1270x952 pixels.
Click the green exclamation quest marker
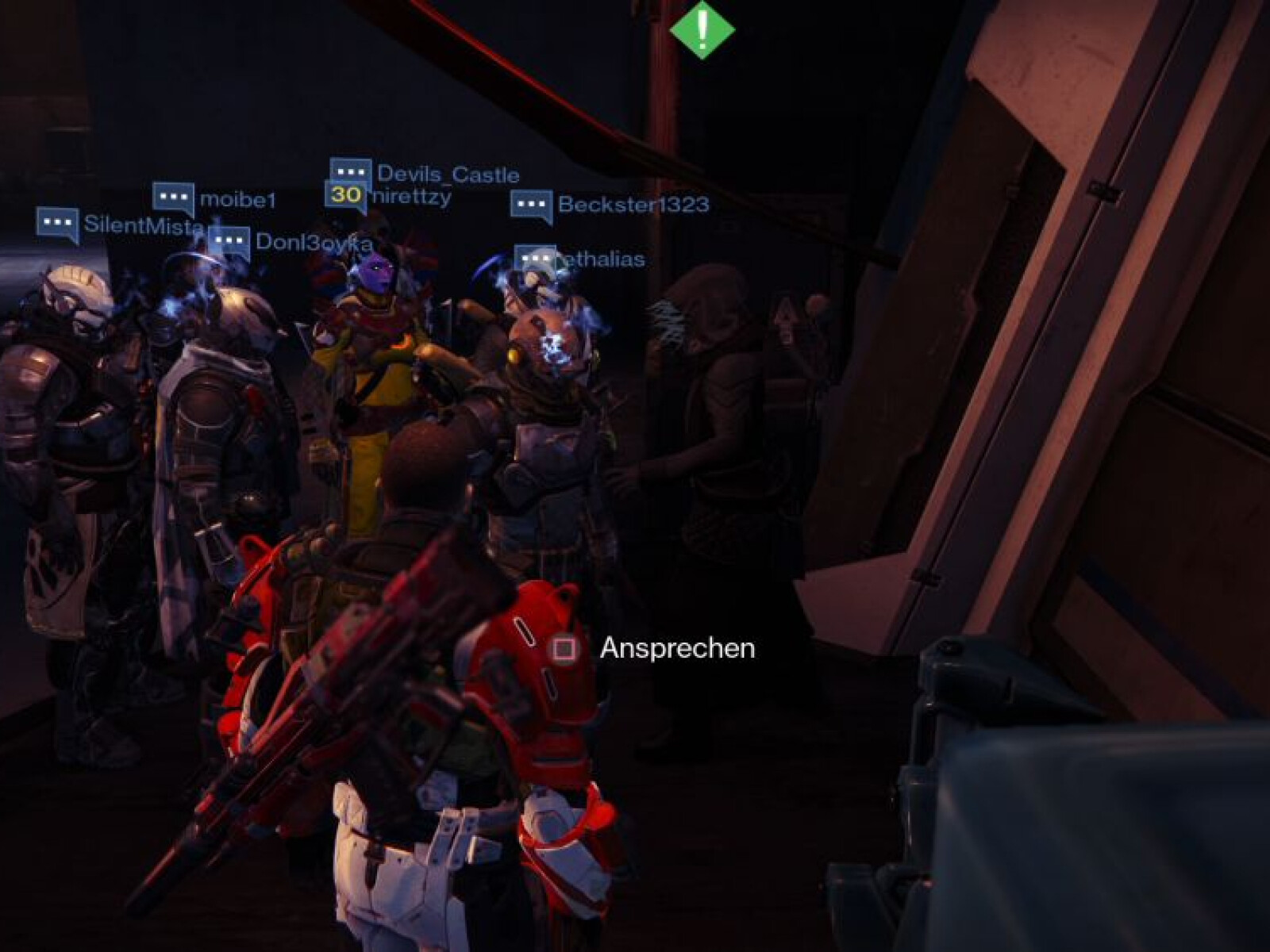coord(702,29)
